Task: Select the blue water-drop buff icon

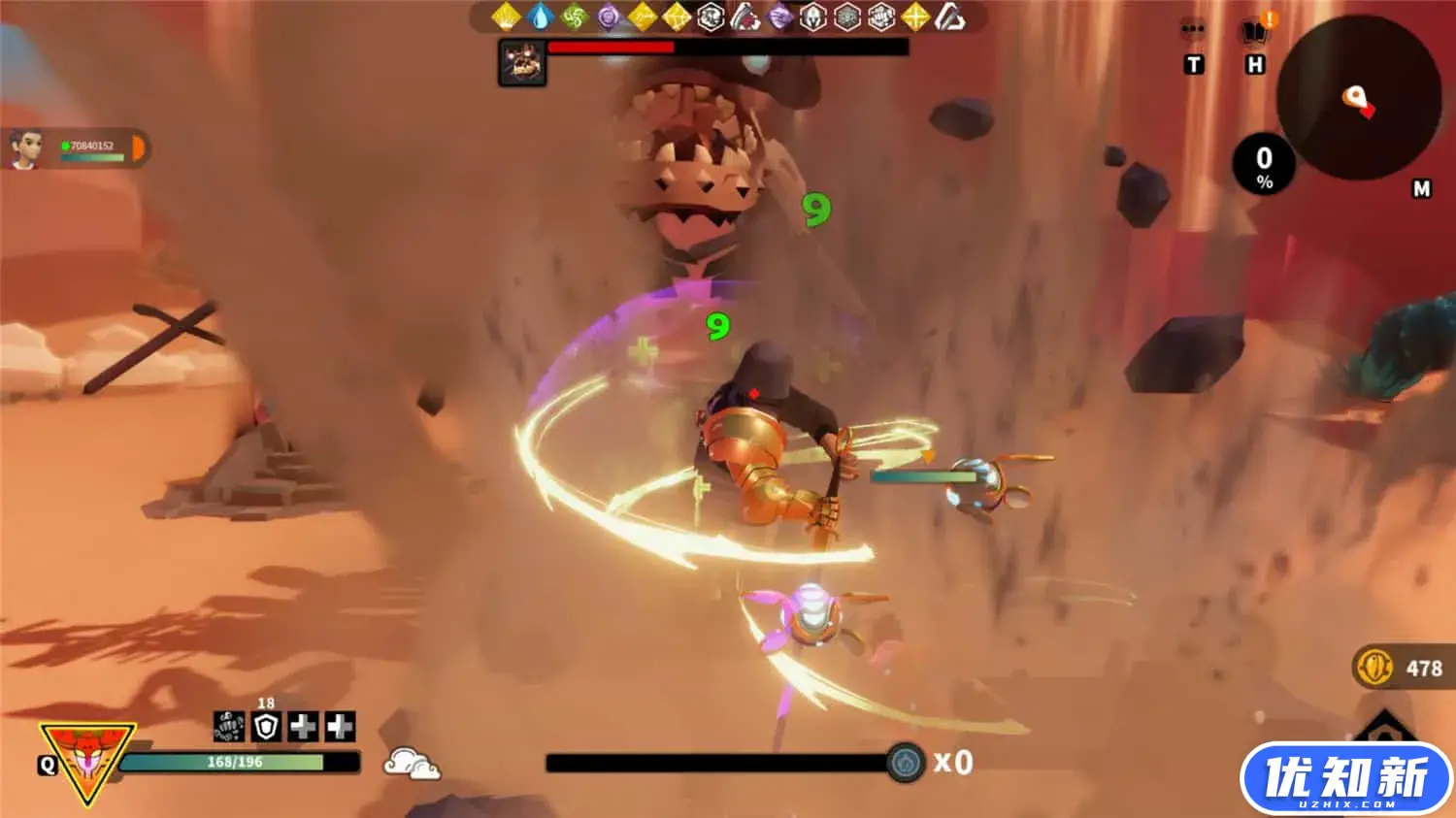Action: [x=540, y=16]
